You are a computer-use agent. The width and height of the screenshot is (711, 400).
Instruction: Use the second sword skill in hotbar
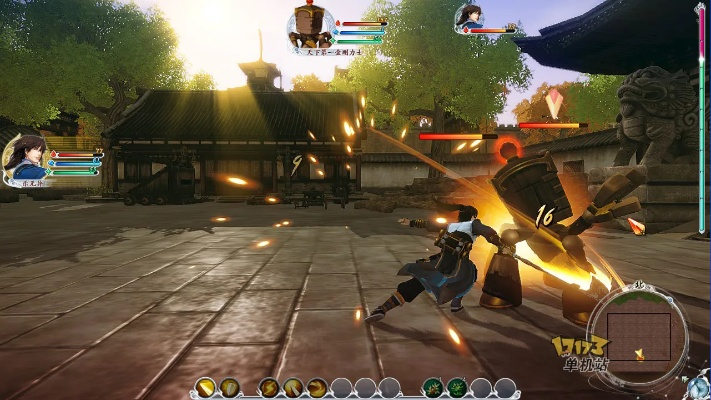229,387
